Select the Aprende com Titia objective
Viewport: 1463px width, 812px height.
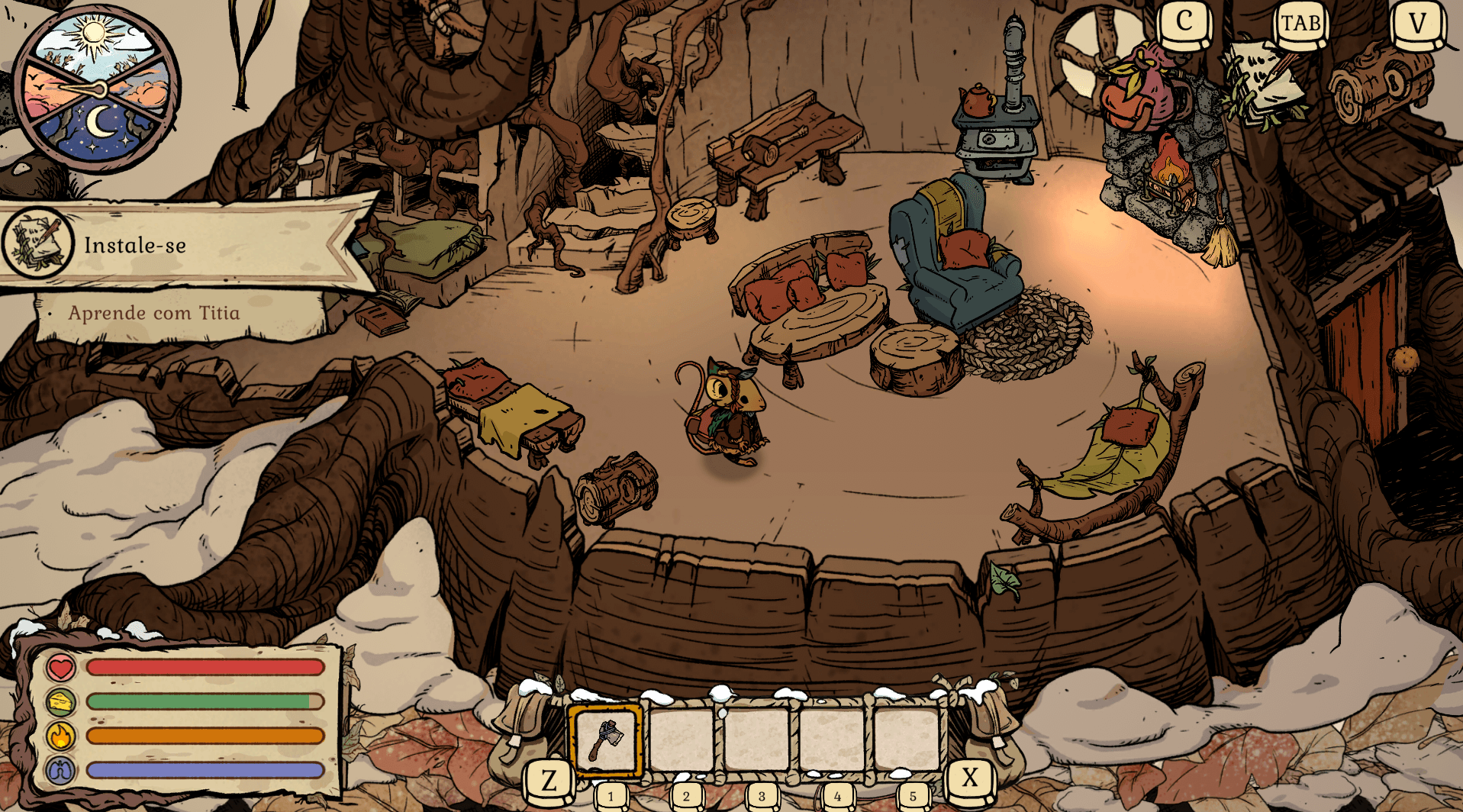coord(154,313)
